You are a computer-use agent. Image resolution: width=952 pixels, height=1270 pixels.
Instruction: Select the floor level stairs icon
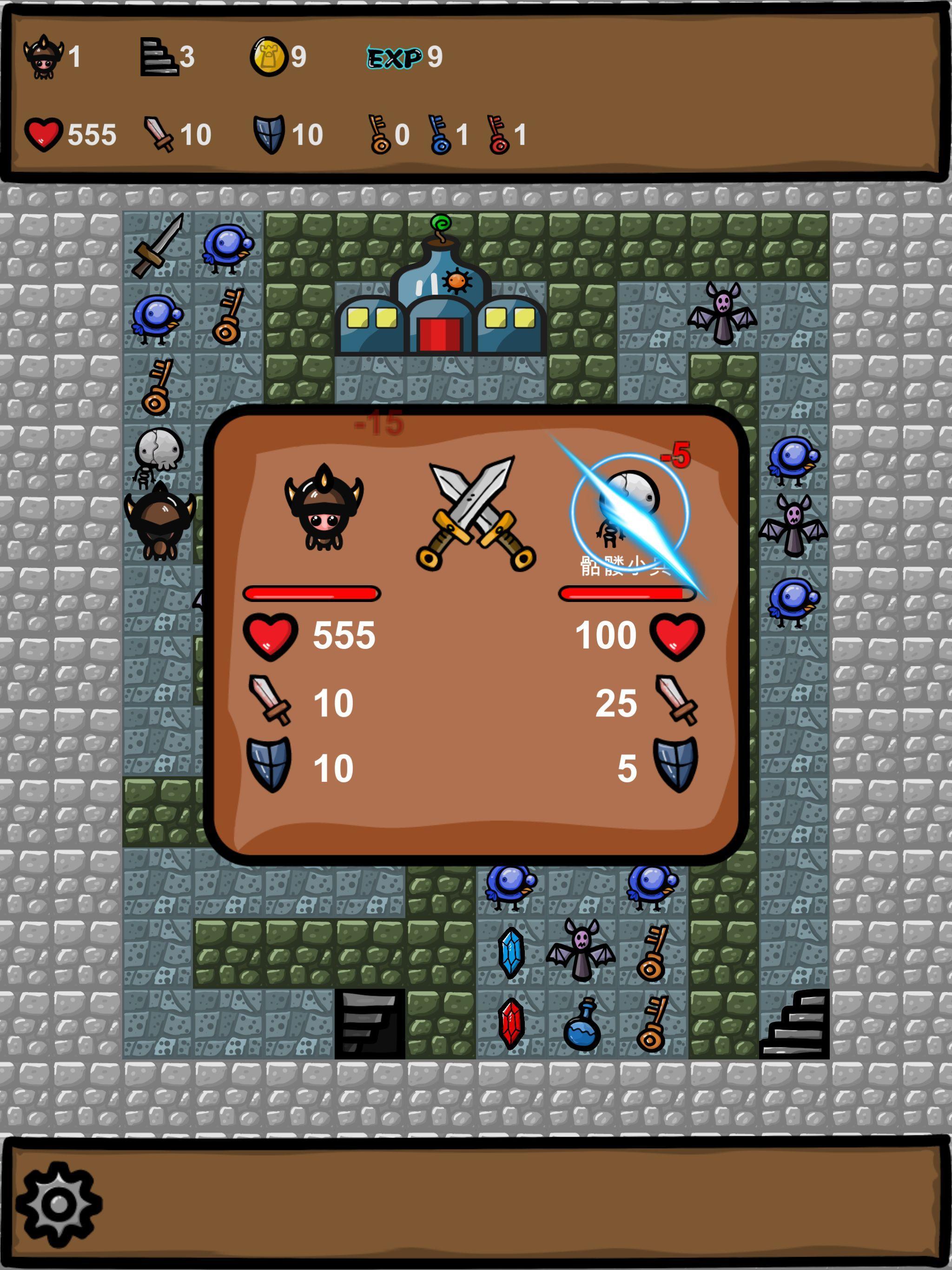click(159, 57)
